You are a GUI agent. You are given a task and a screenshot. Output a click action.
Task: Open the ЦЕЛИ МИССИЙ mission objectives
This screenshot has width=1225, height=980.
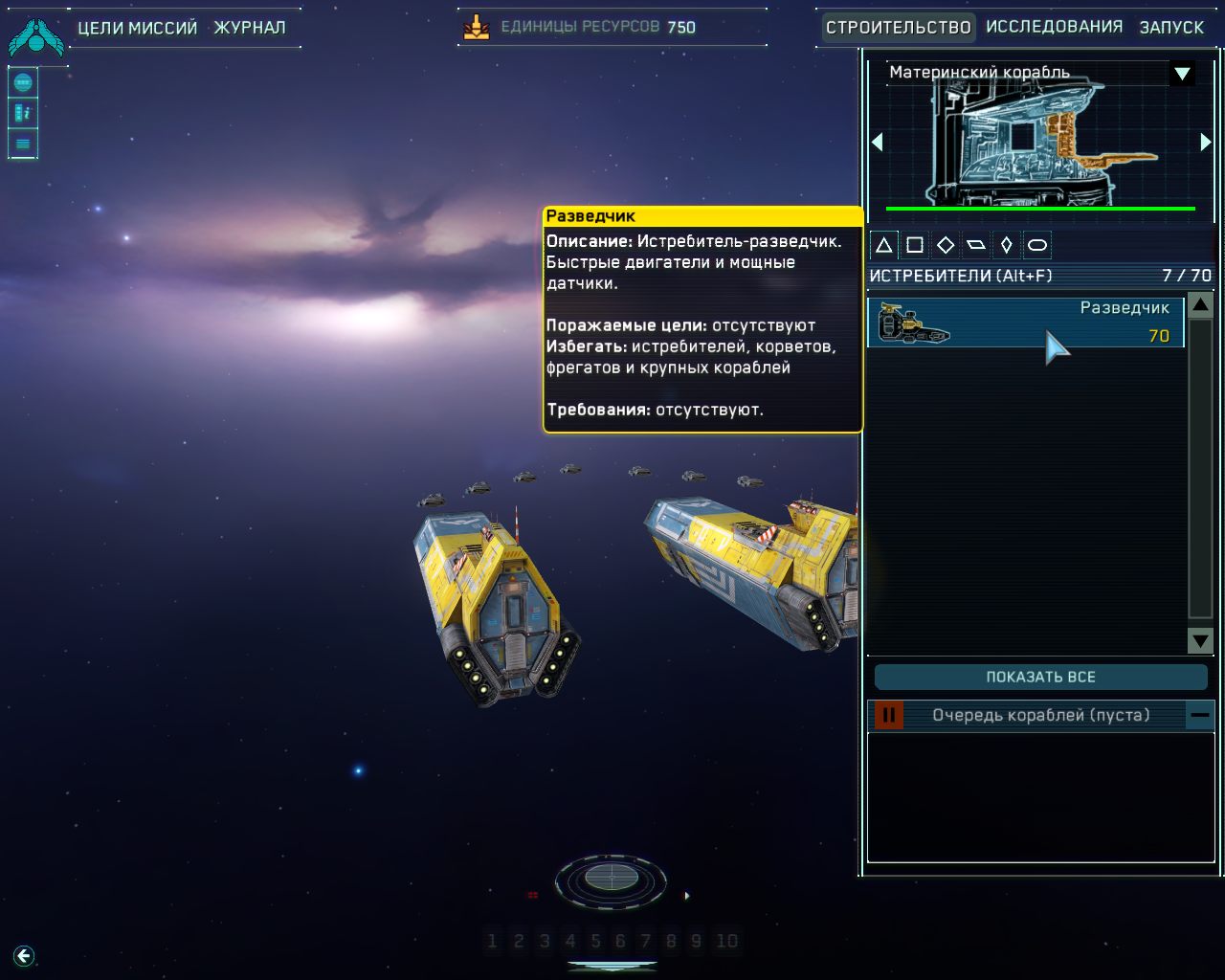(137, 28)
